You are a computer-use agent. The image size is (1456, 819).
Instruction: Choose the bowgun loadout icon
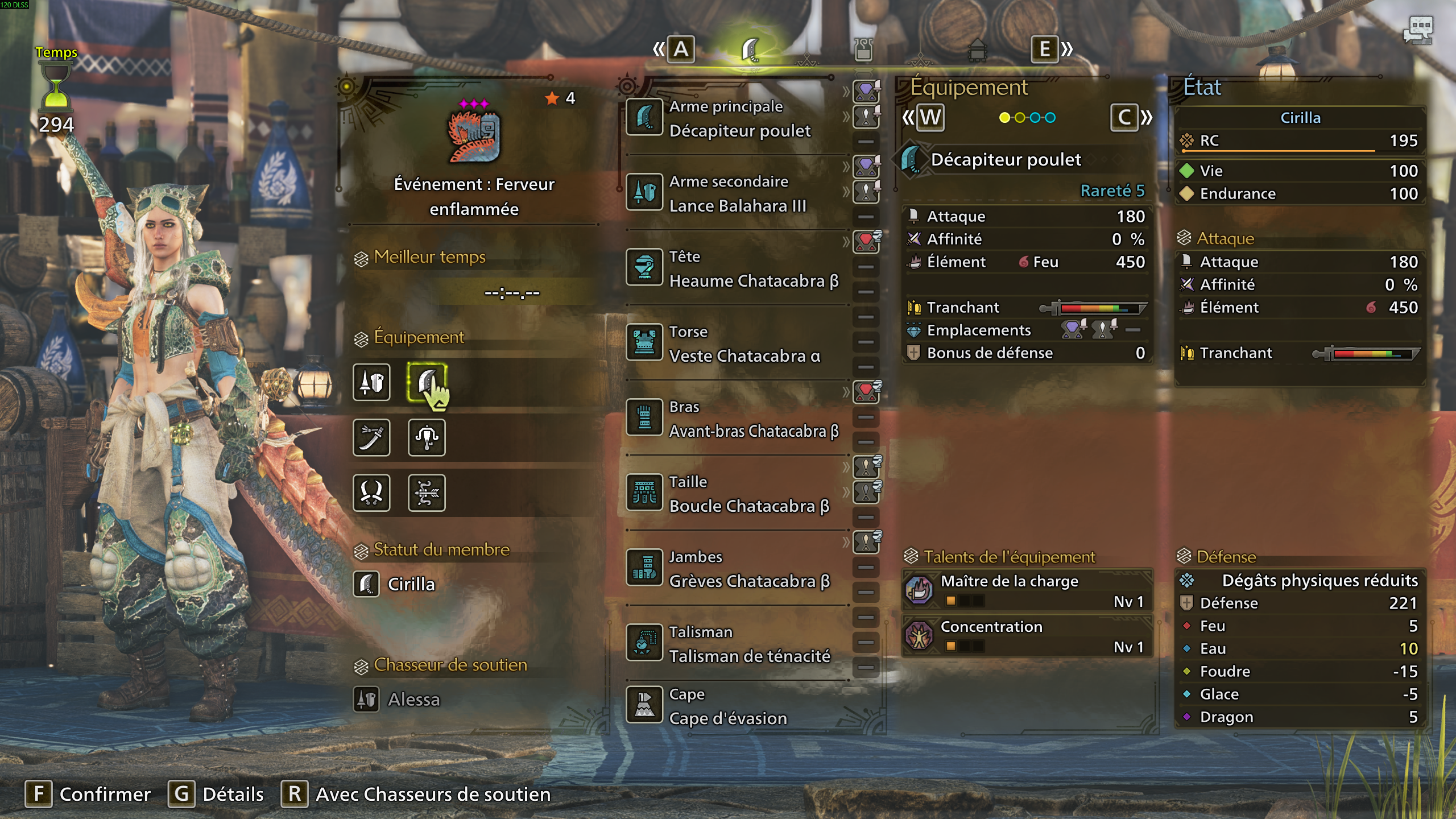[x=427, y=493]
